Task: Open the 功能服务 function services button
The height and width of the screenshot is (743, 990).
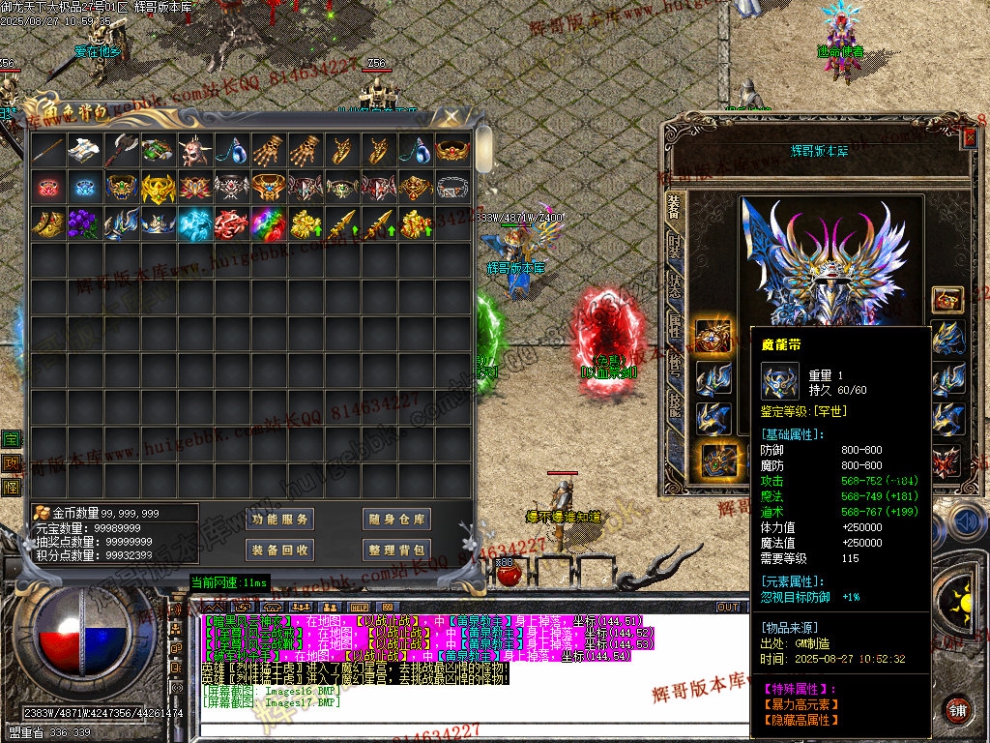Action: tap(279, 519)
